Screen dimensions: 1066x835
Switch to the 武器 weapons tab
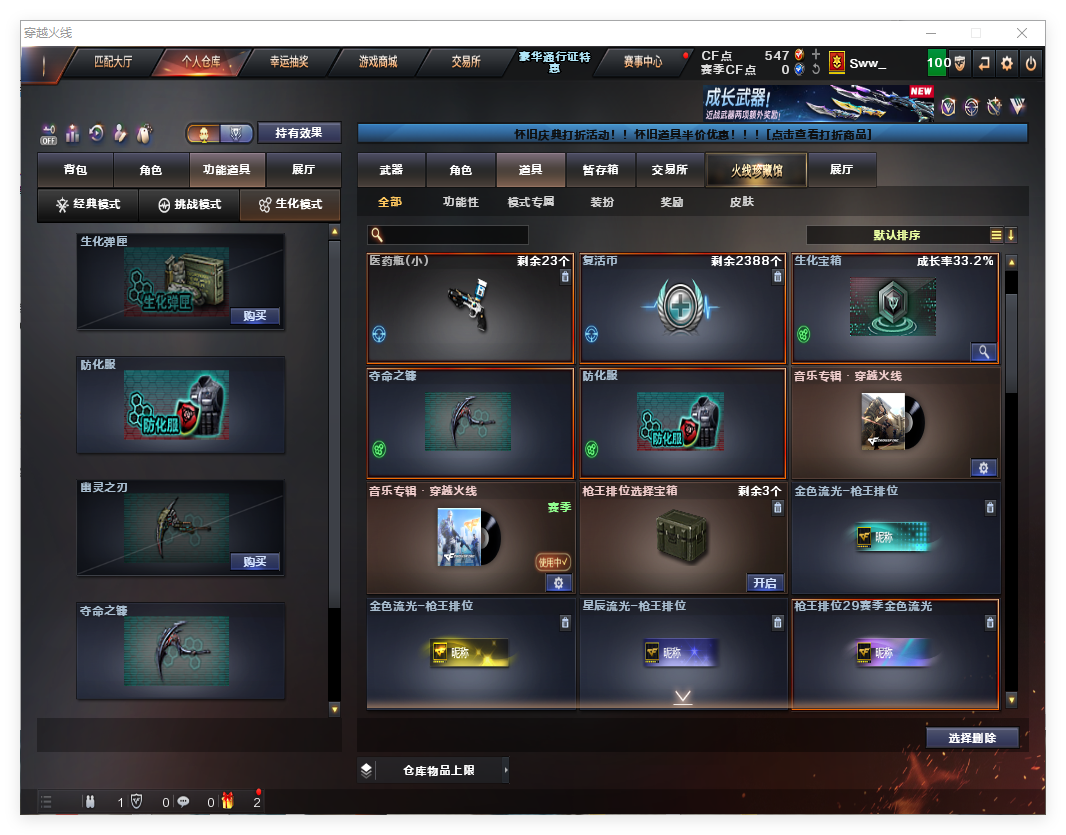tap(391, 170)
